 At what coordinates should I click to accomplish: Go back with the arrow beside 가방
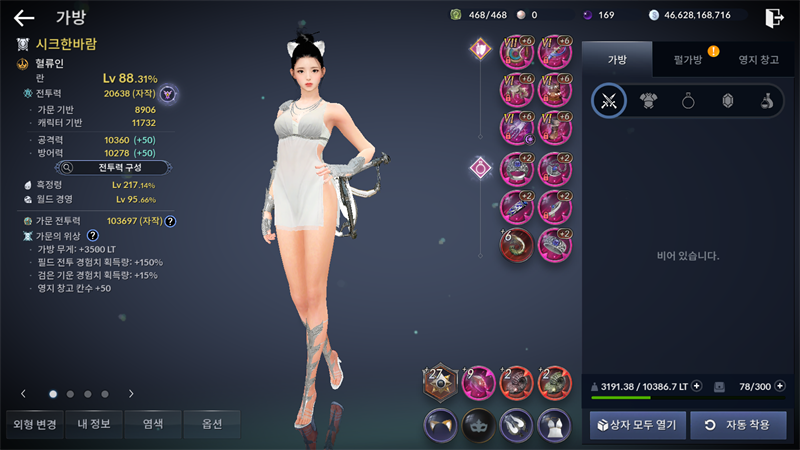coord(23,17)
